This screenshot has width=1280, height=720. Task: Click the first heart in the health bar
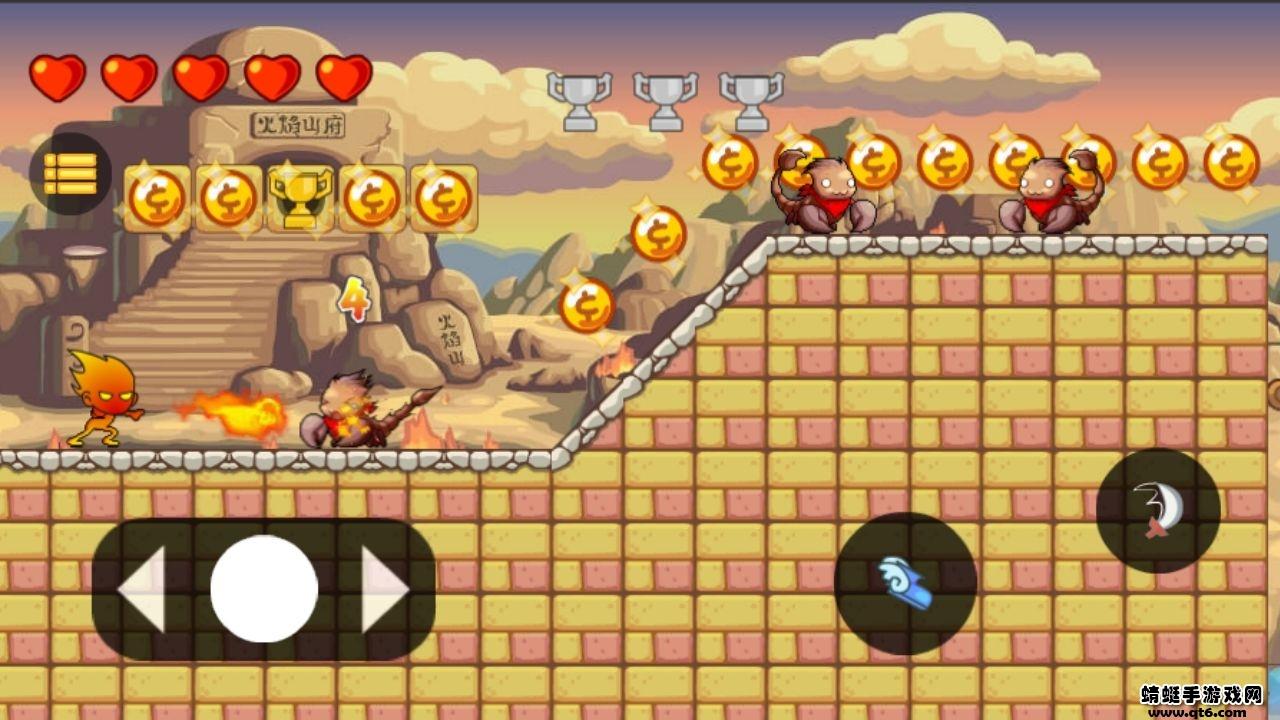coord(57,75)
